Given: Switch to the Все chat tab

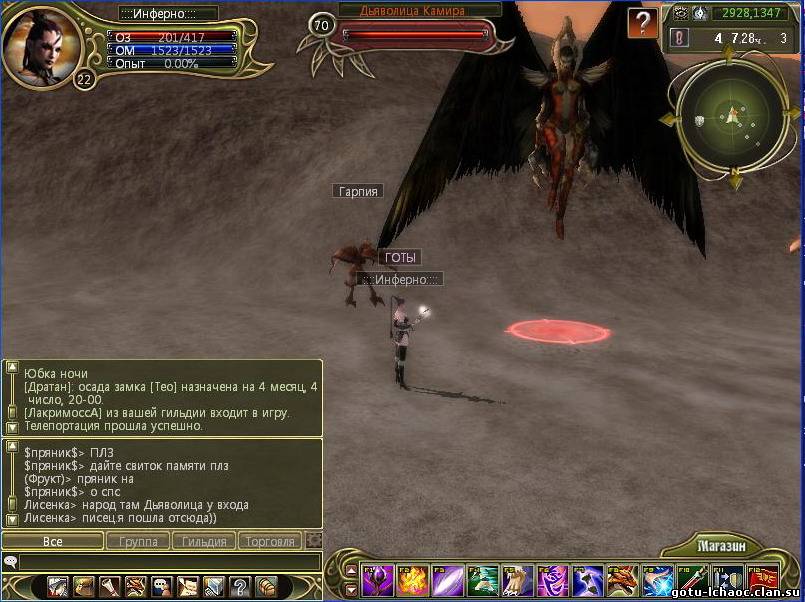Looking at the screenshot, I should [52, 541].
